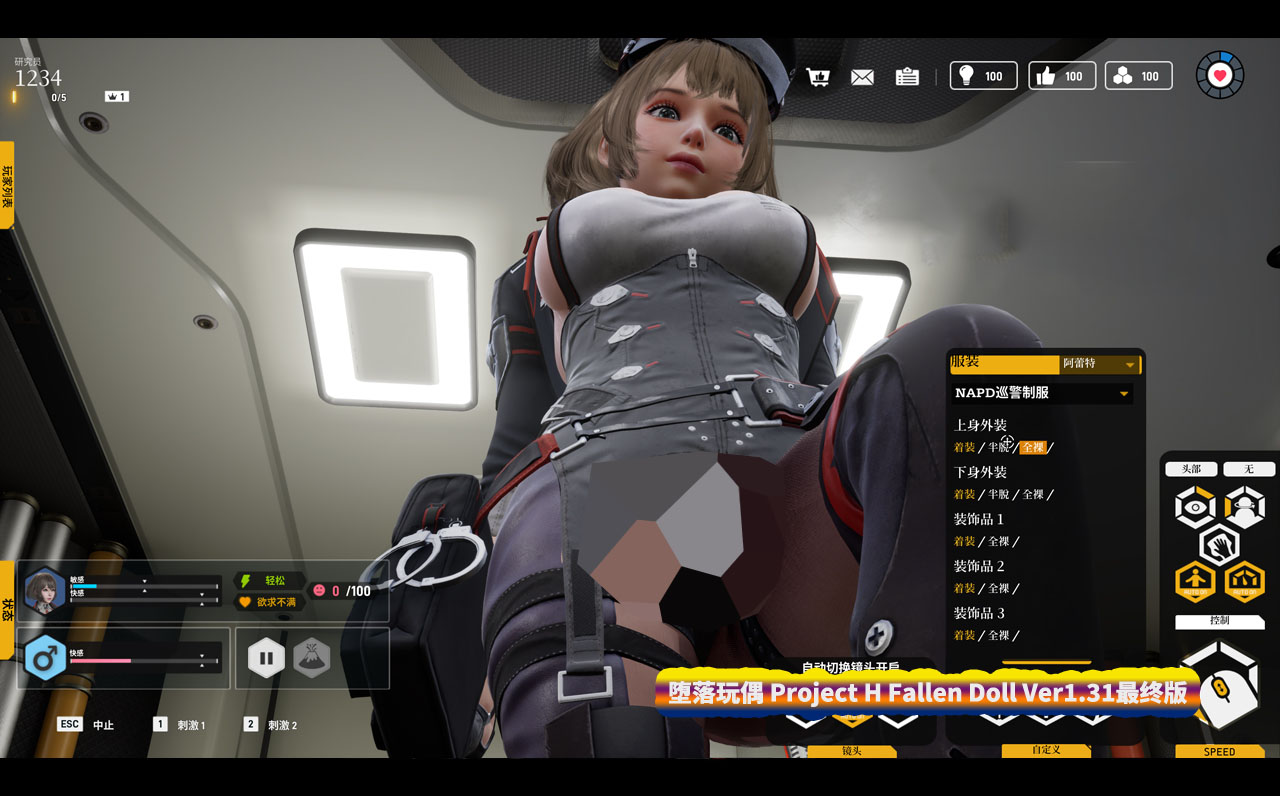Select 着装 under 上身外装

[964, 448]
